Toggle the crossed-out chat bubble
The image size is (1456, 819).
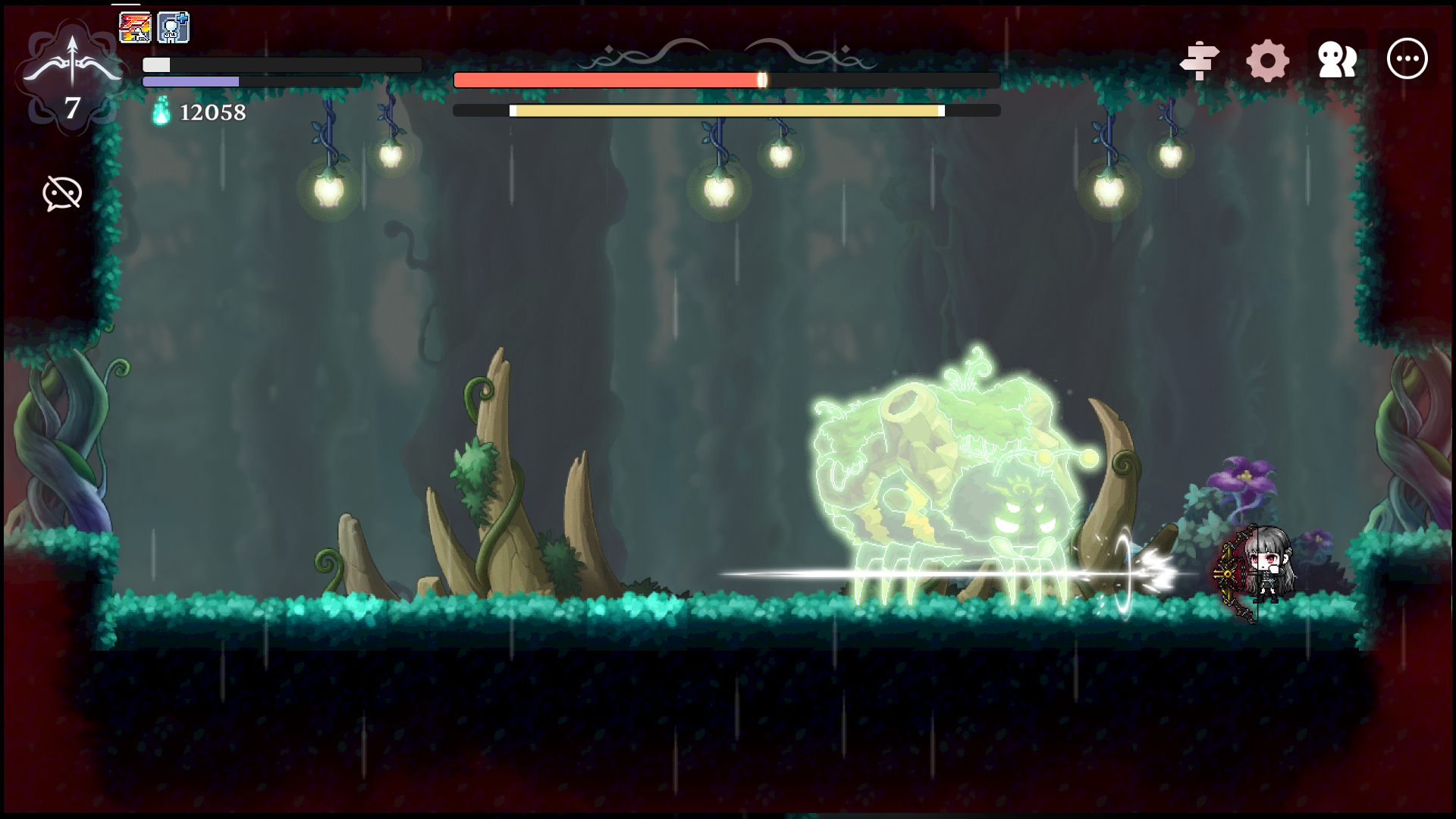[x=62, y=193]
